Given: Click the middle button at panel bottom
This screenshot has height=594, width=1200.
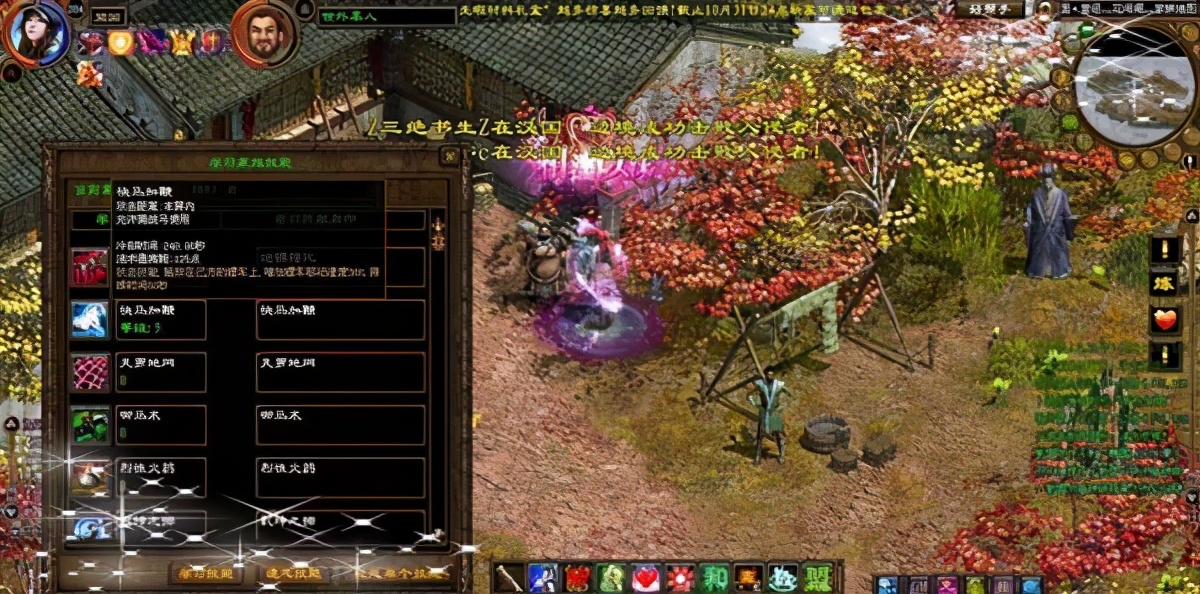Looking at the screenshot, I should point(293,574).
